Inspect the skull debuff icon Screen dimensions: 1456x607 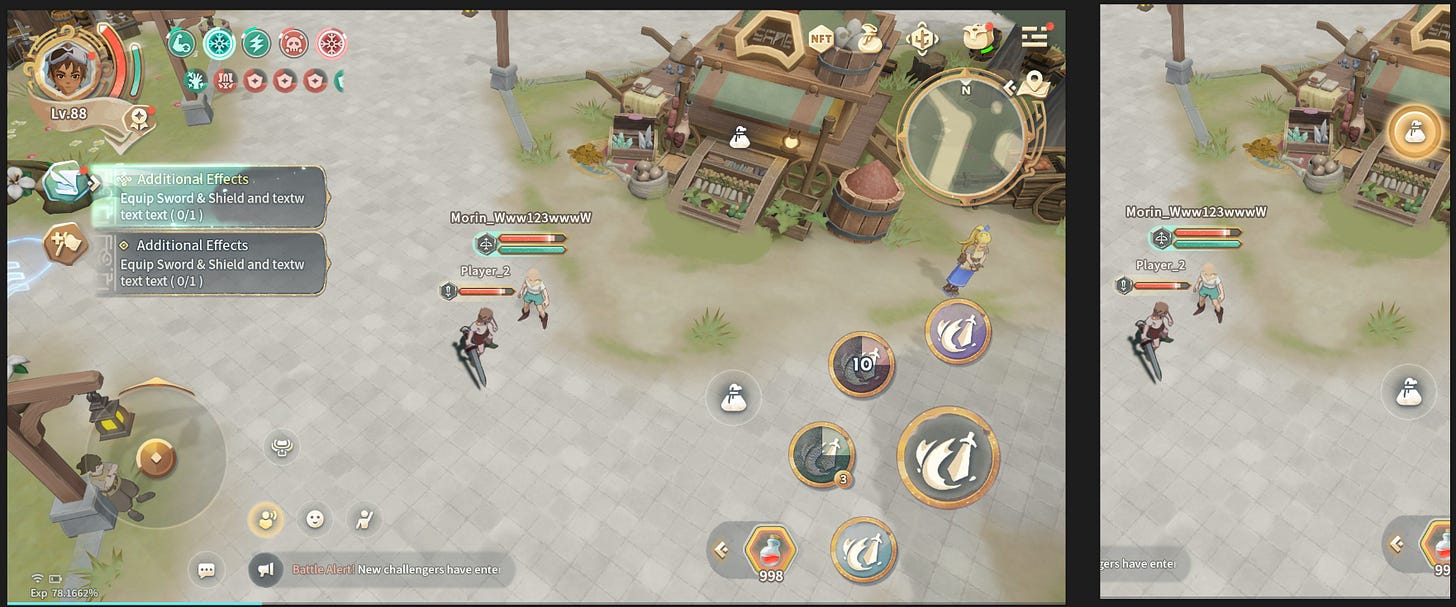[292, 42]
